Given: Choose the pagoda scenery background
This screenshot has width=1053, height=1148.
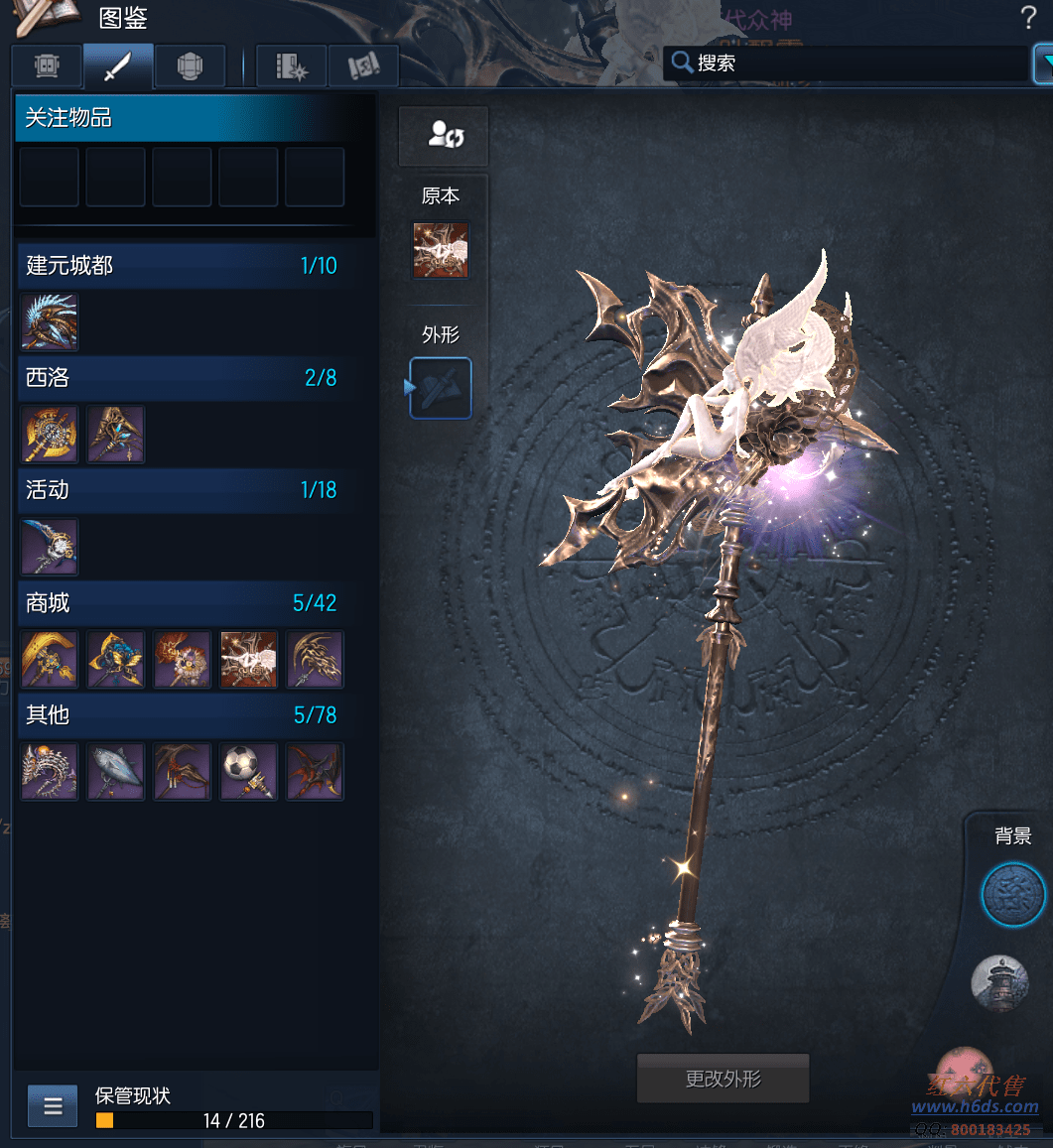Looking at the screenshot, I should pos(1000,982).
